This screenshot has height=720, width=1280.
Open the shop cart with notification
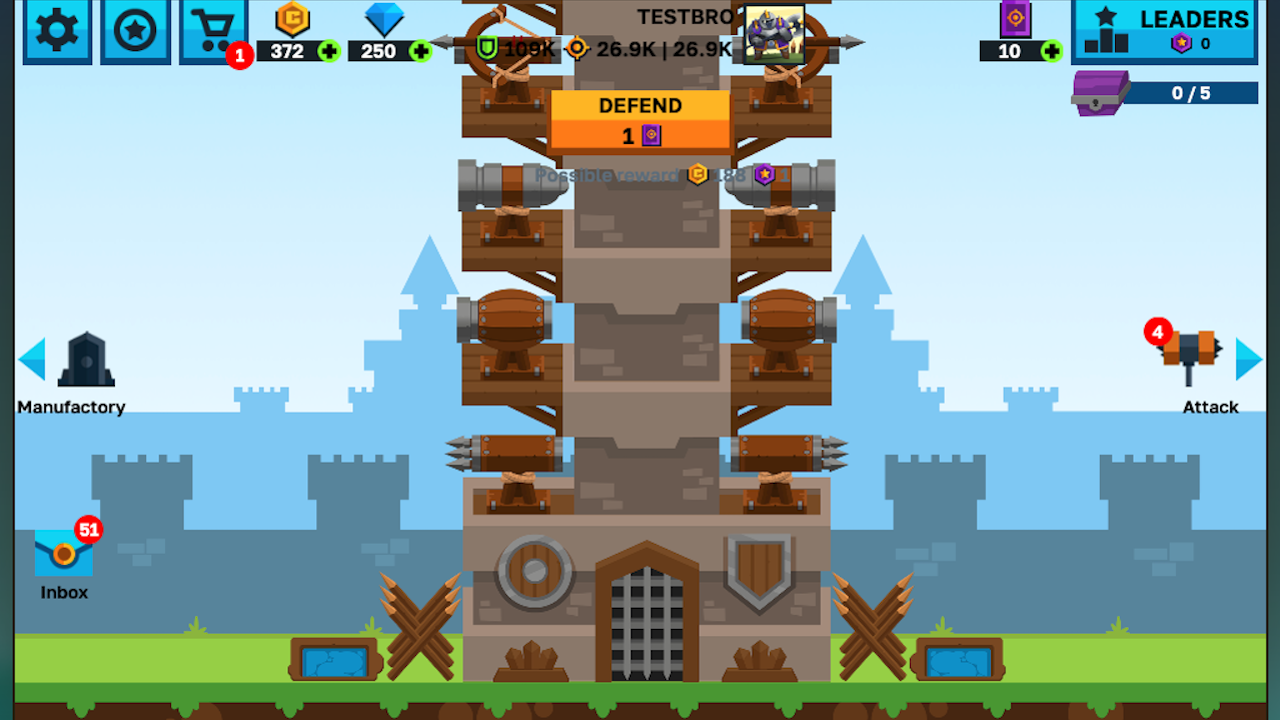click(213, 32)
